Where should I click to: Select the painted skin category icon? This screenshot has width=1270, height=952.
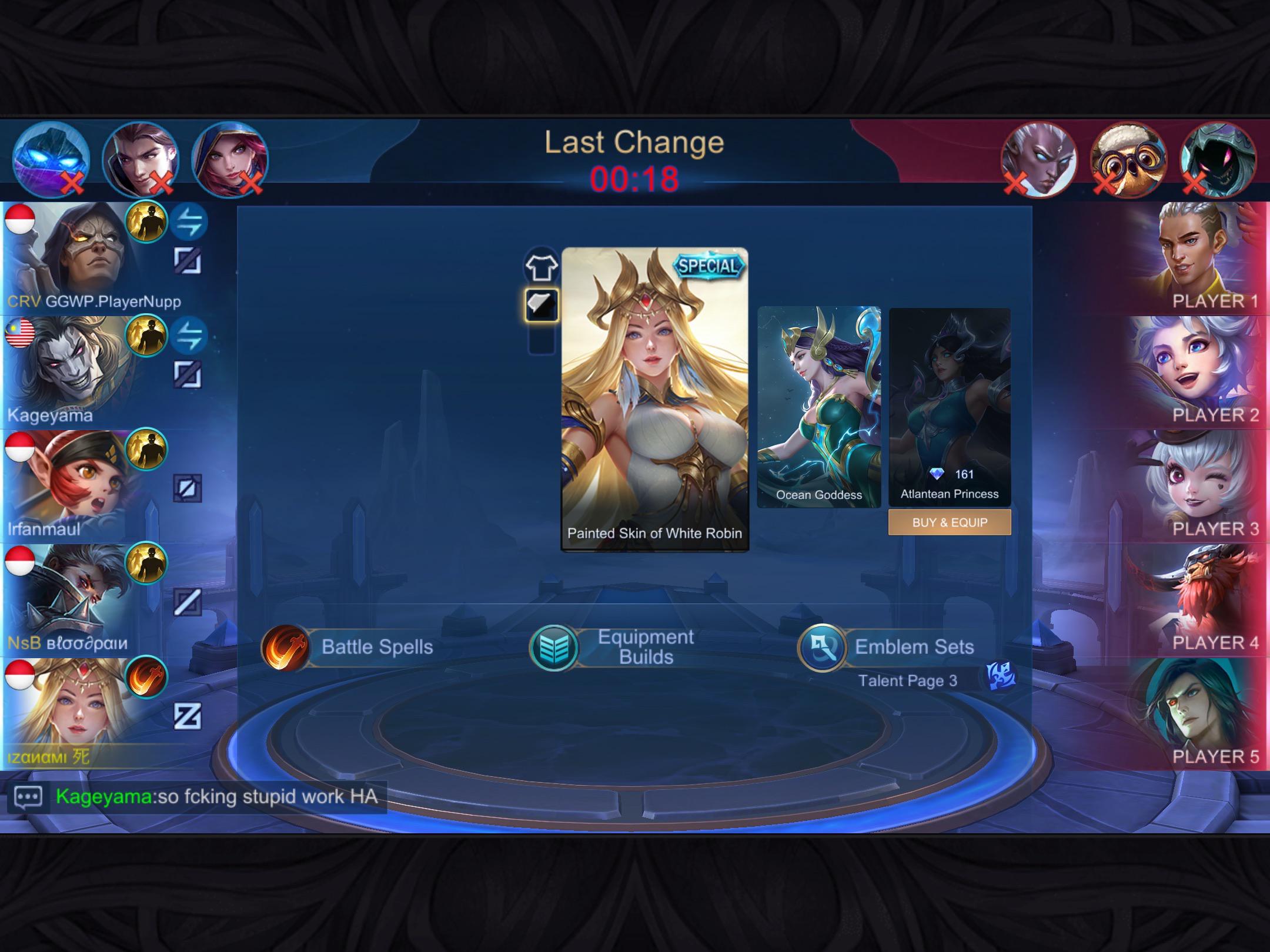(x=542, y=304)
